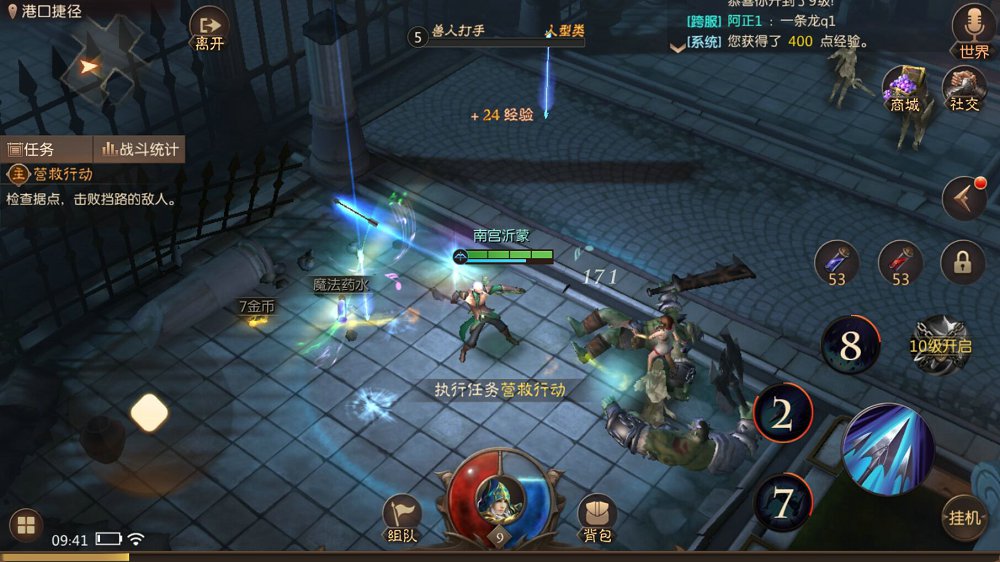This screenshot has width=1000, height=562.
Task: Open the 组队 team menu
Action: (x=403, y=517)
